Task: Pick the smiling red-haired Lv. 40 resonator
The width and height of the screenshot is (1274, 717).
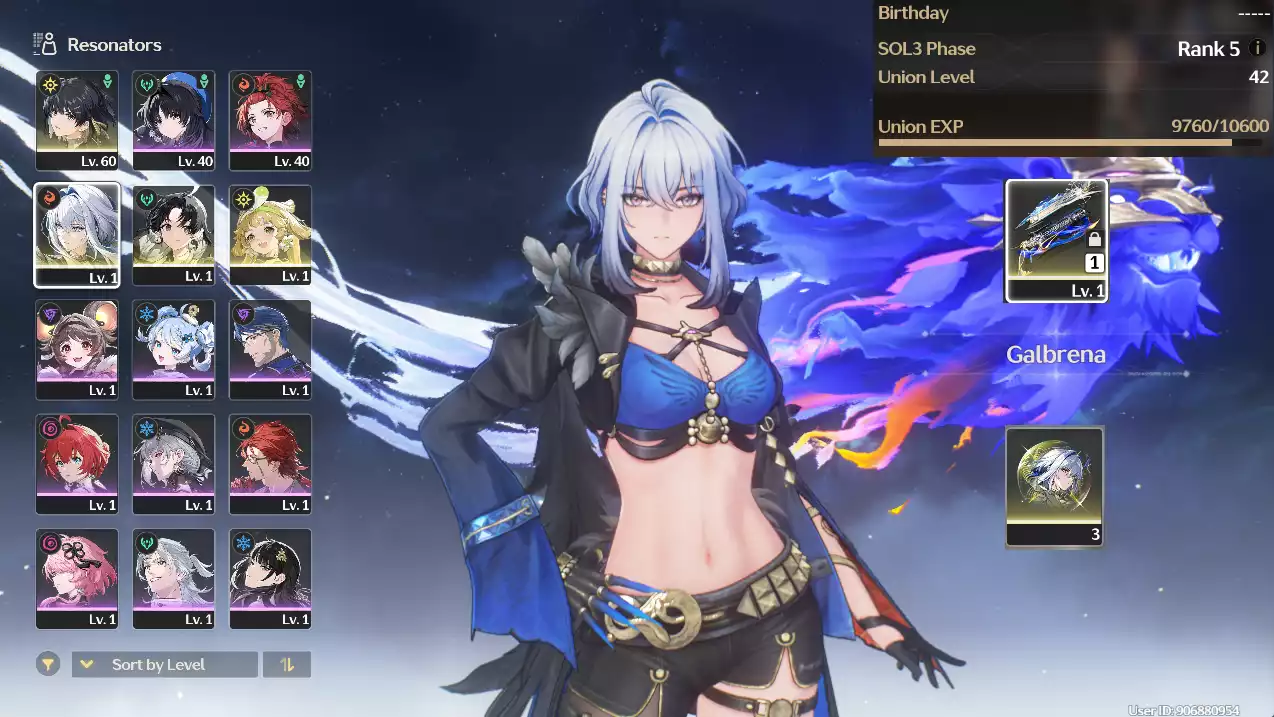Action: (270, 120)
